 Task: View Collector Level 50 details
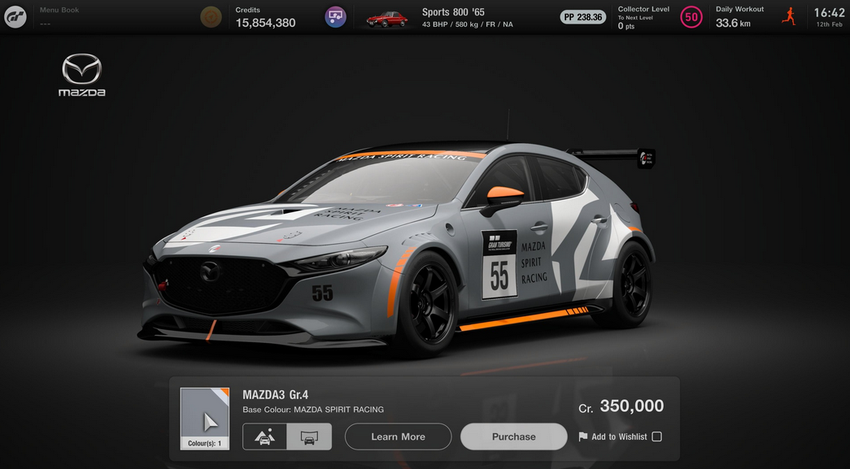690,17
